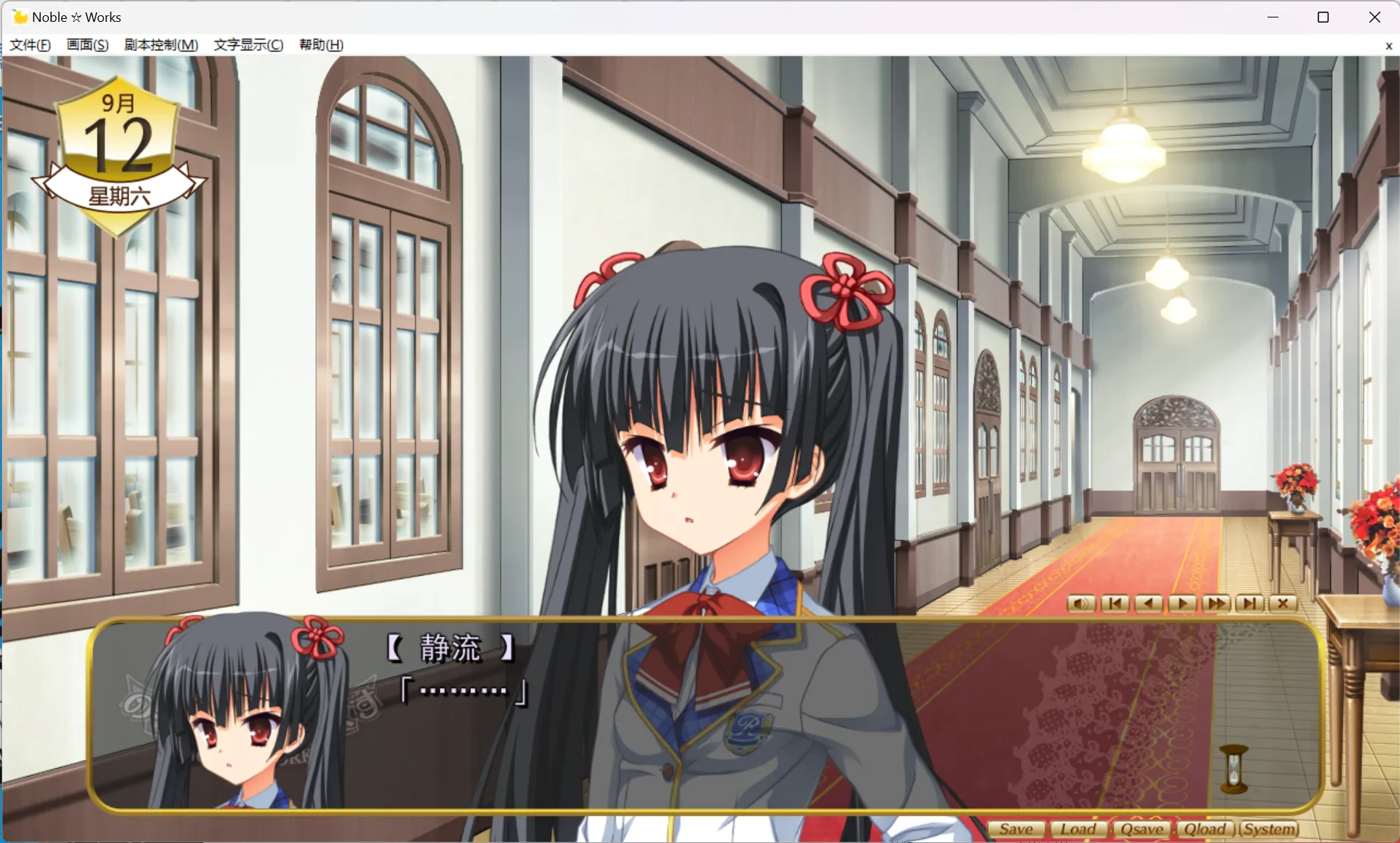Open the Load screen
The image size is (1400, 843).
1079,828
